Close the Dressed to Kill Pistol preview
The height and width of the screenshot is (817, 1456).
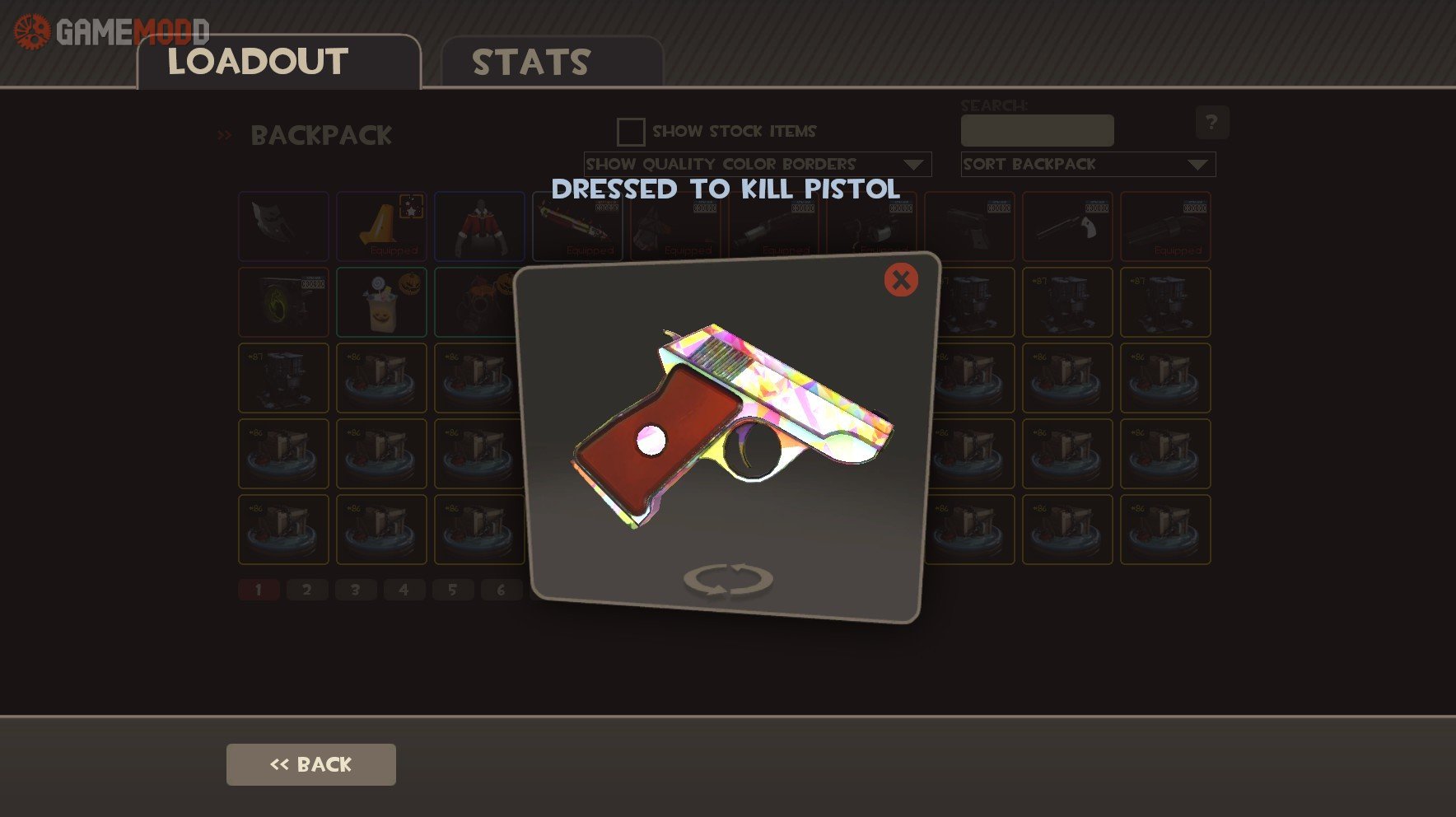pyautogui.click(x=901, y=280)
